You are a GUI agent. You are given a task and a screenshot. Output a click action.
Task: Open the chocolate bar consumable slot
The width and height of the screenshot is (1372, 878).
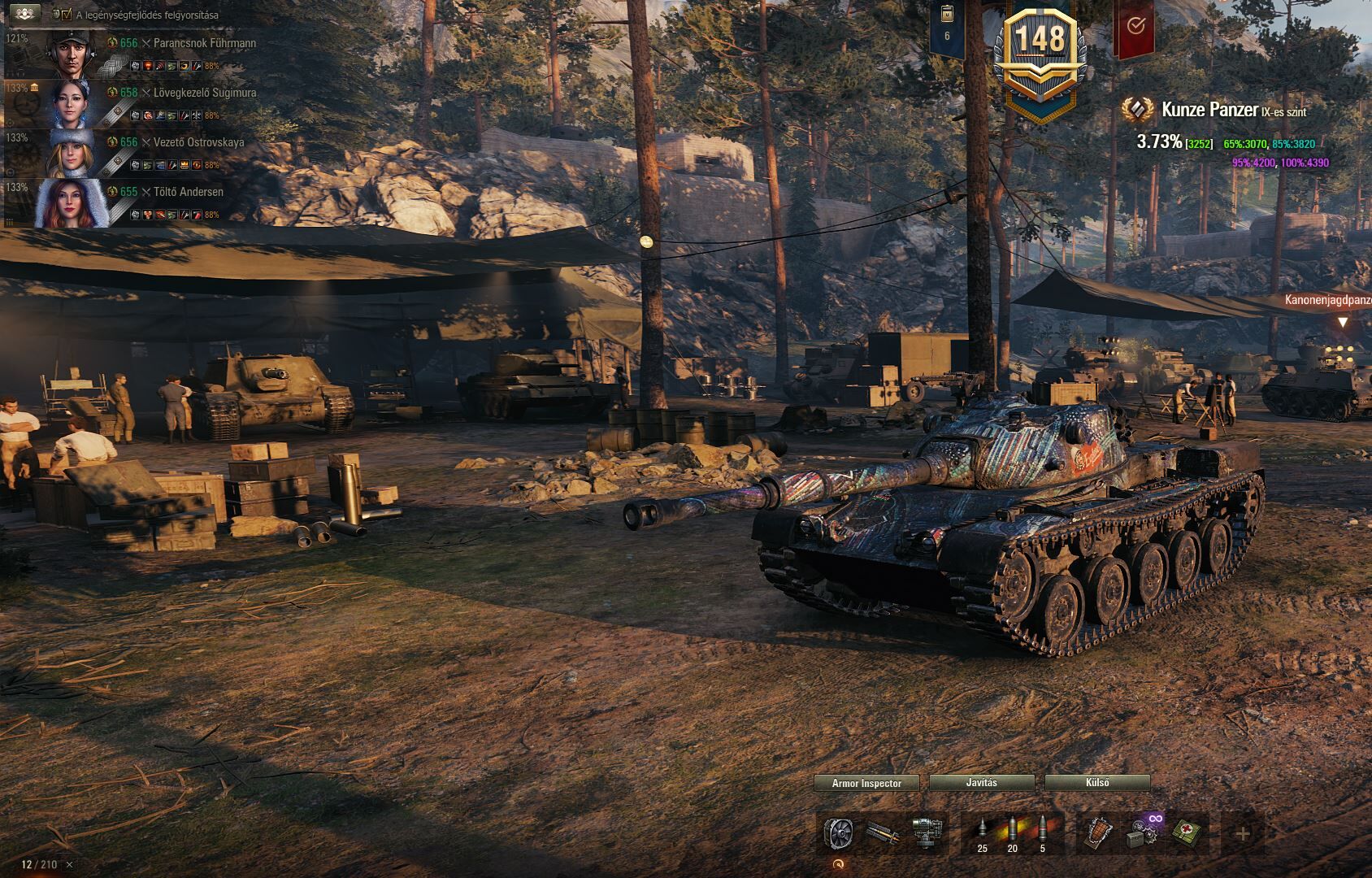click(x=1099, y=833)
